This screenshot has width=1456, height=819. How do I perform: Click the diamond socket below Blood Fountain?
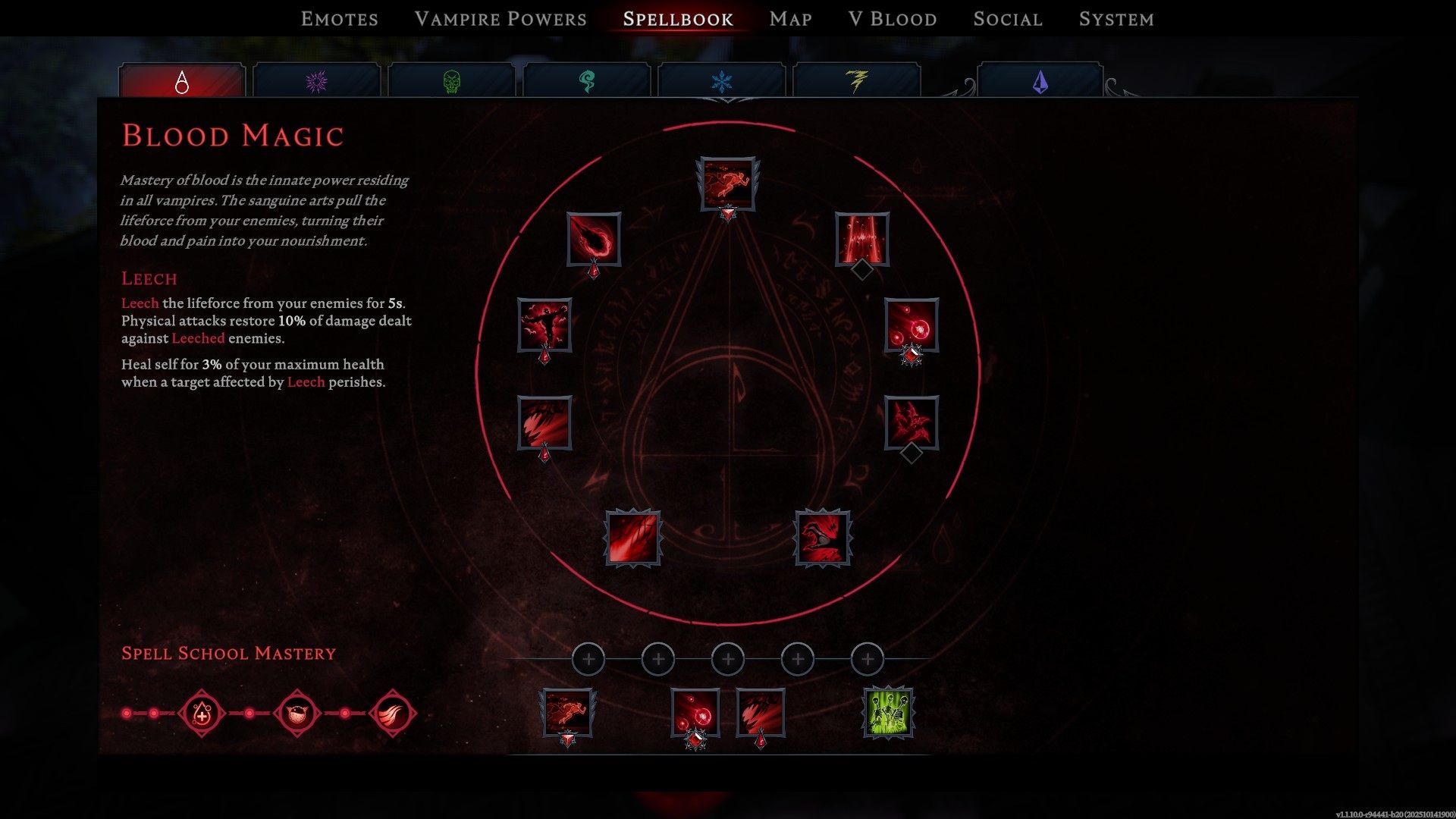(861, 269)
